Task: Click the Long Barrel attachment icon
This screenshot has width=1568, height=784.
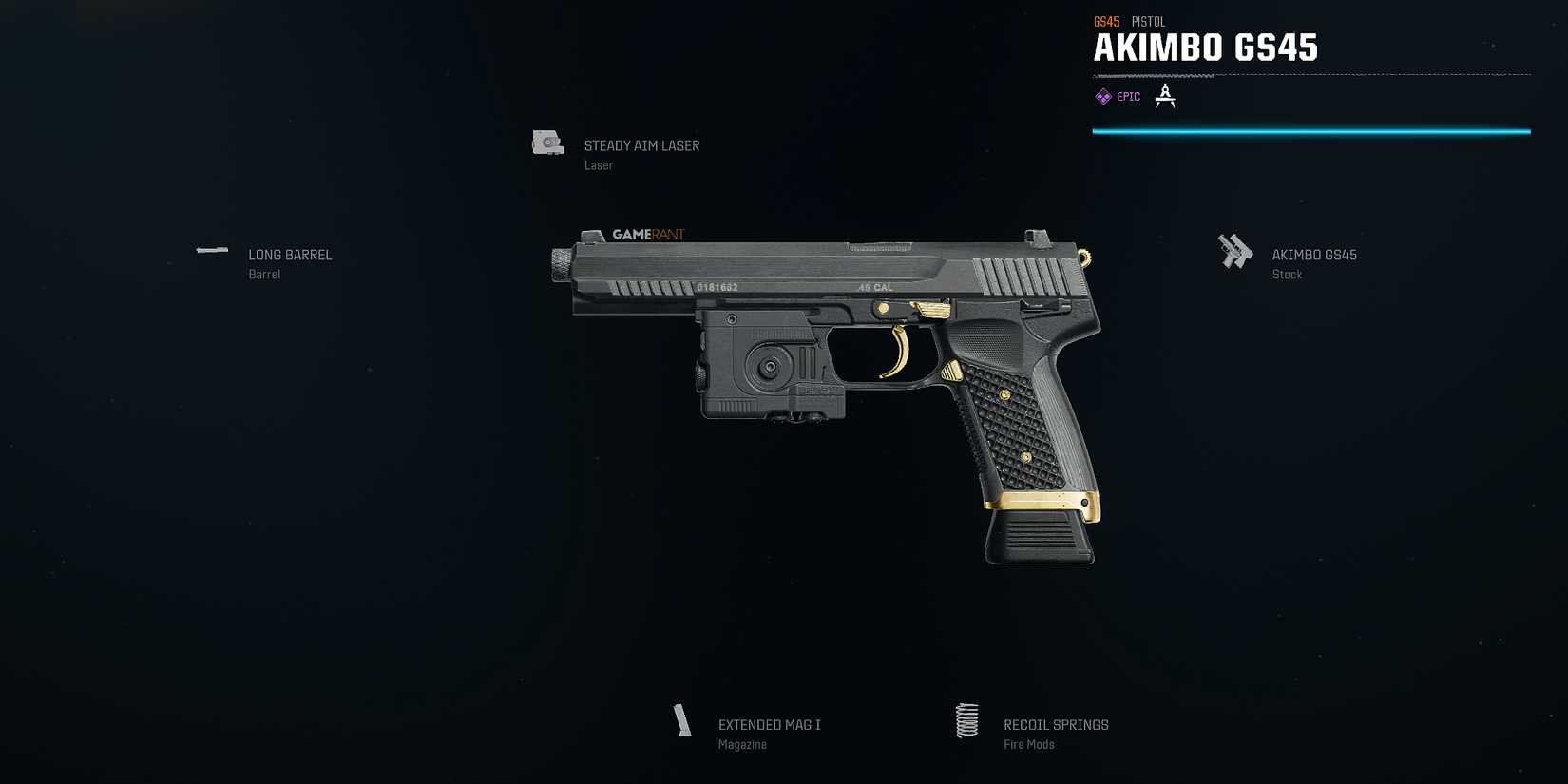Action: click(x=211, y=251)
